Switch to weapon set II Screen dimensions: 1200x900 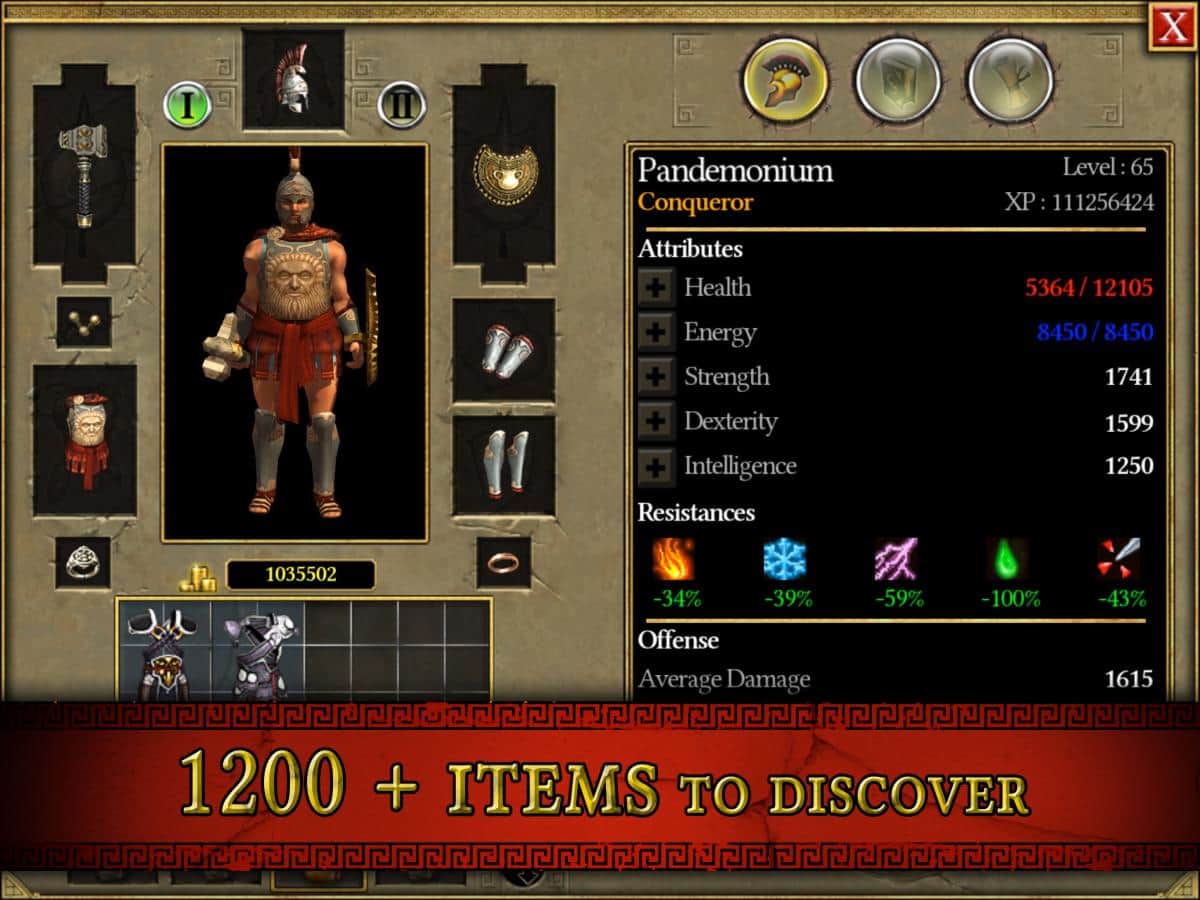click(402, 104)
